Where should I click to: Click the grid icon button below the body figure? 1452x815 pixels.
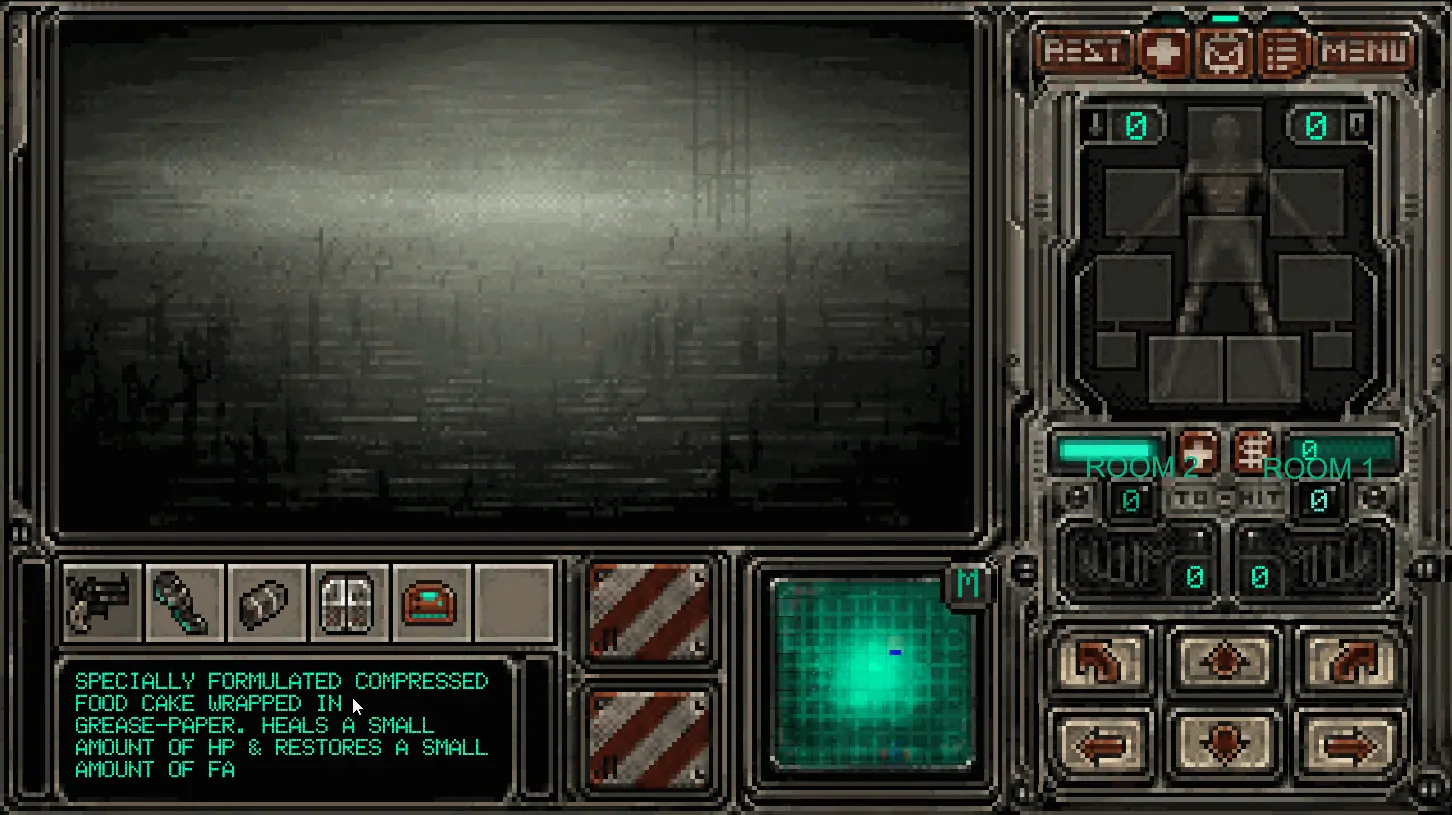[1253, 450]
